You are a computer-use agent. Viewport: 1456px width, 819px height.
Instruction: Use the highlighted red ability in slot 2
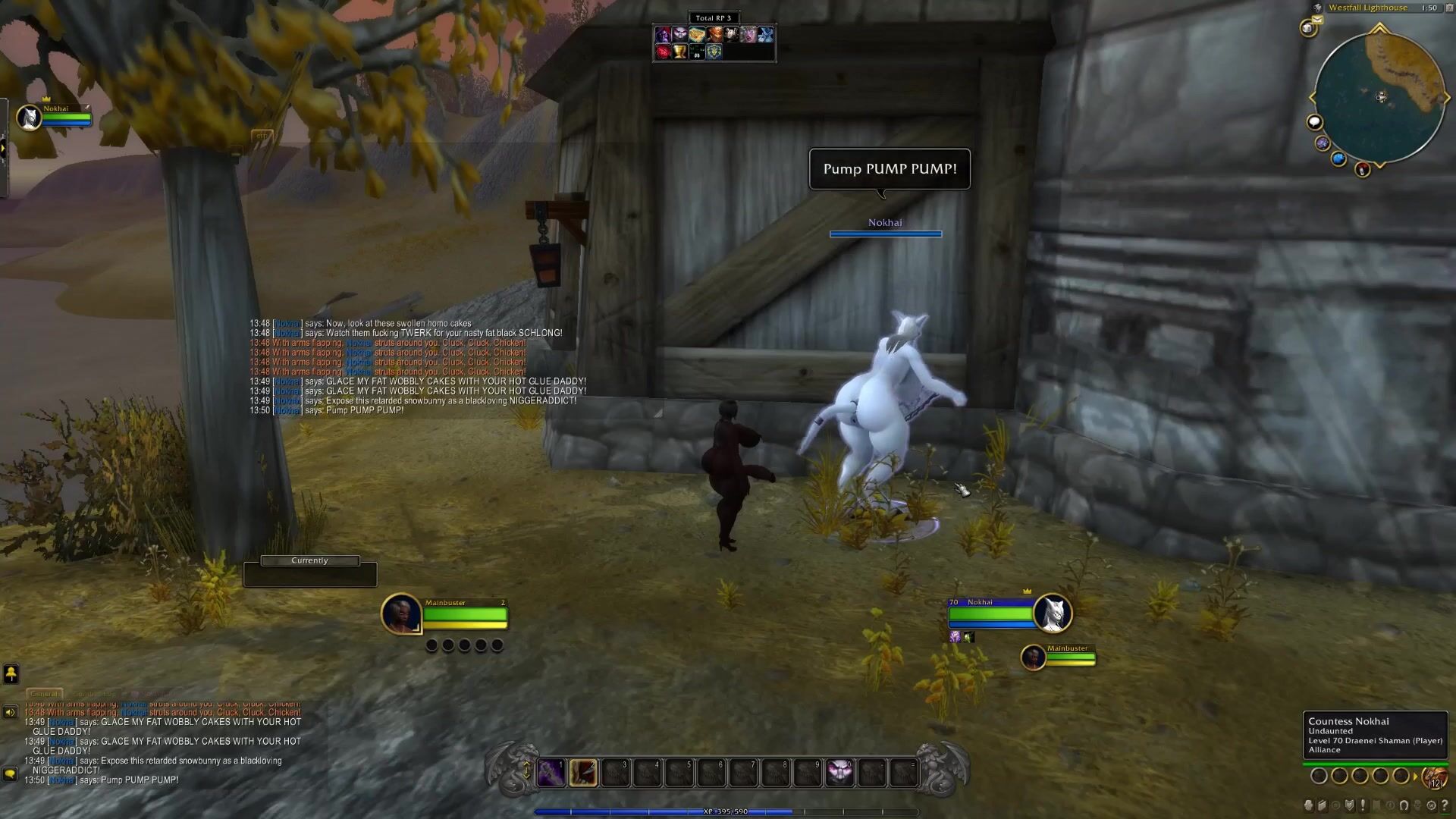(x=583, y=773)
